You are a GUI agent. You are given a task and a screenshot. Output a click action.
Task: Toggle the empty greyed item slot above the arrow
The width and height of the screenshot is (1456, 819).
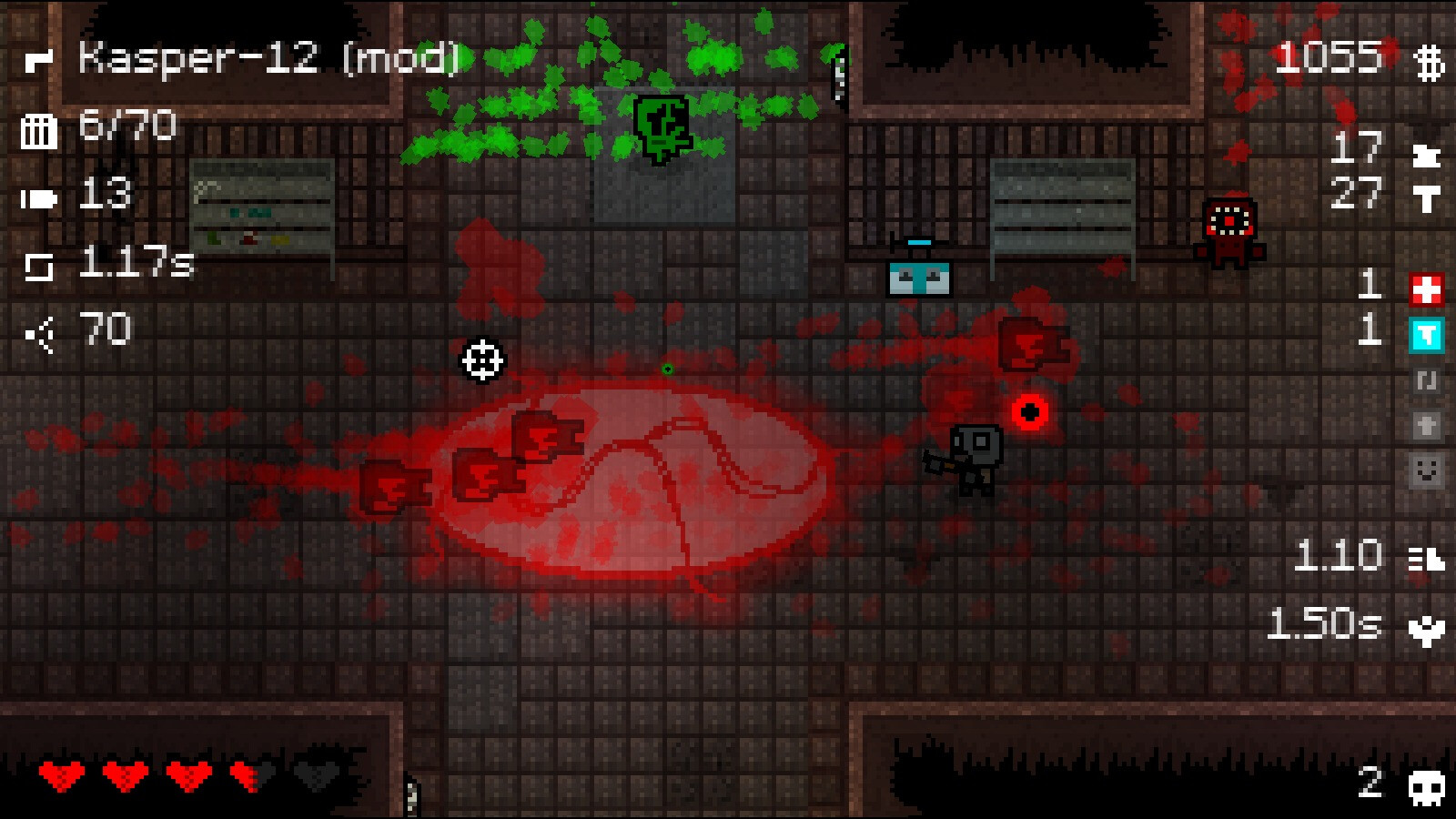[1425, 382]
